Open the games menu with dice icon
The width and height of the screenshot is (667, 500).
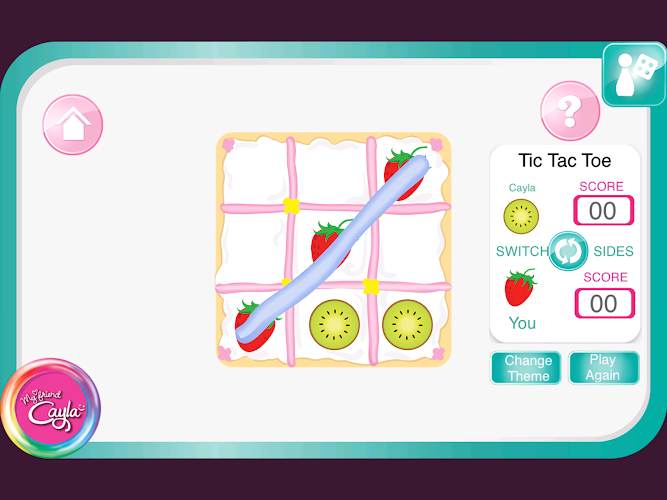coord(634,76)
